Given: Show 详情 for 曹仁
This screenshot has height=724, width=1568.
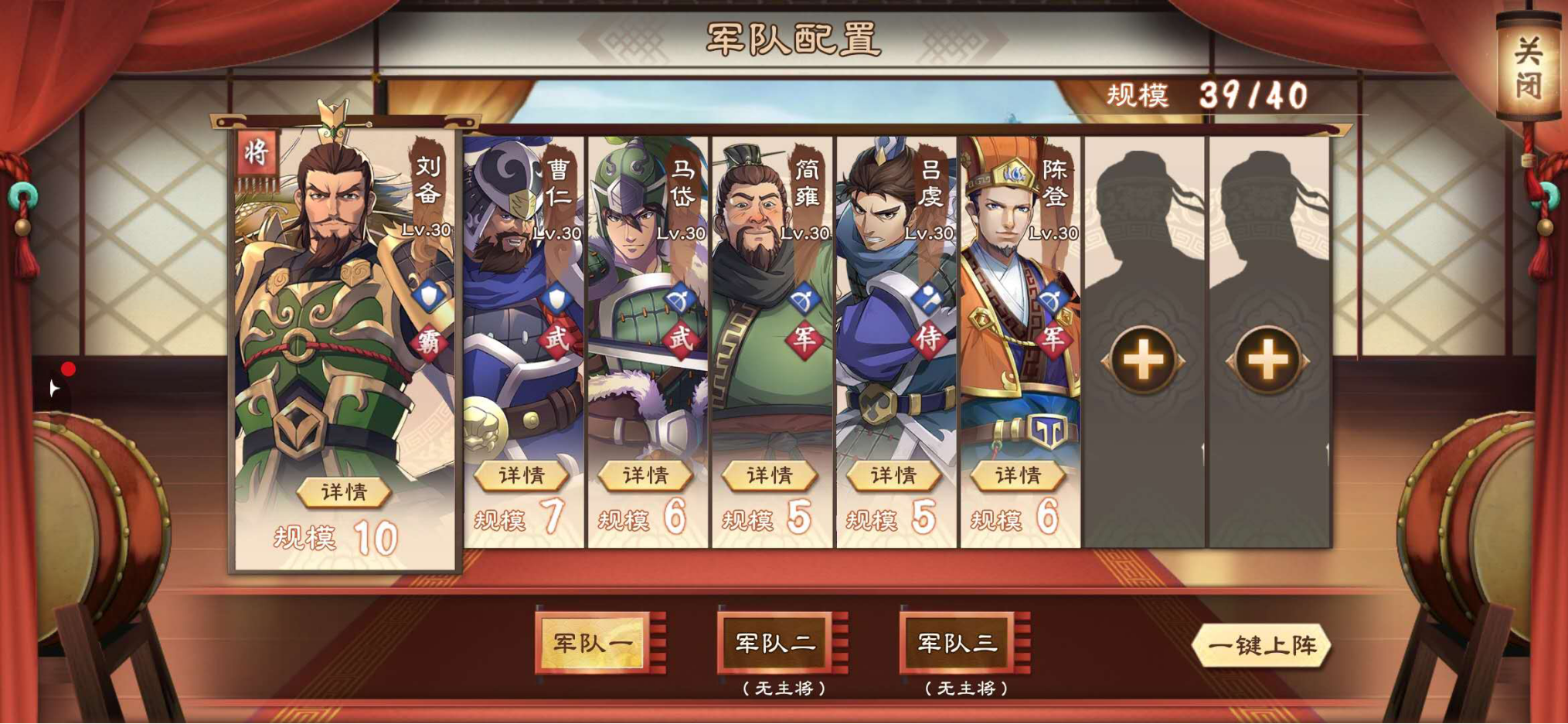Looking at the screenshot, I should 522,475.
